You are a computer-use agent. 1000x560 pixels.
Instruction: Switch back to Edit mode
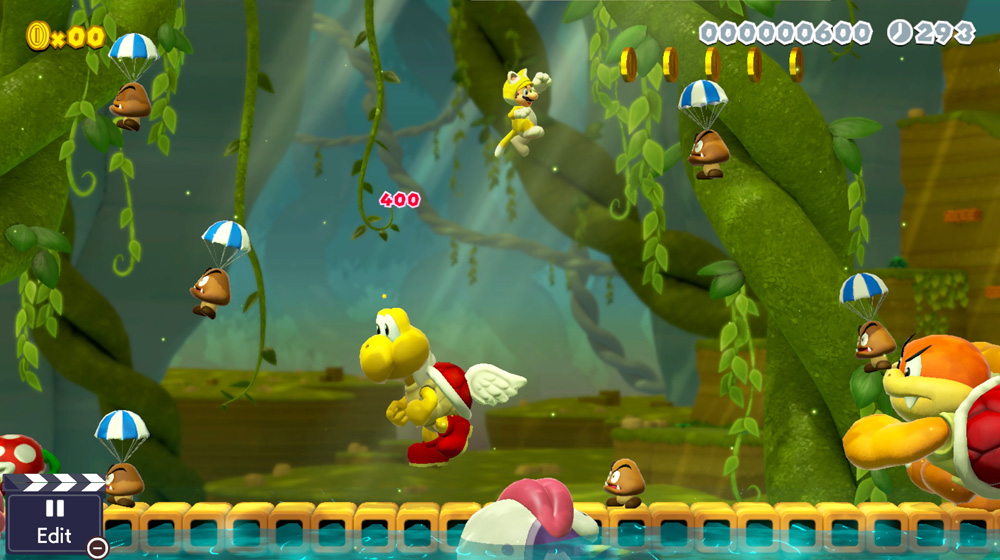[54, 522]
